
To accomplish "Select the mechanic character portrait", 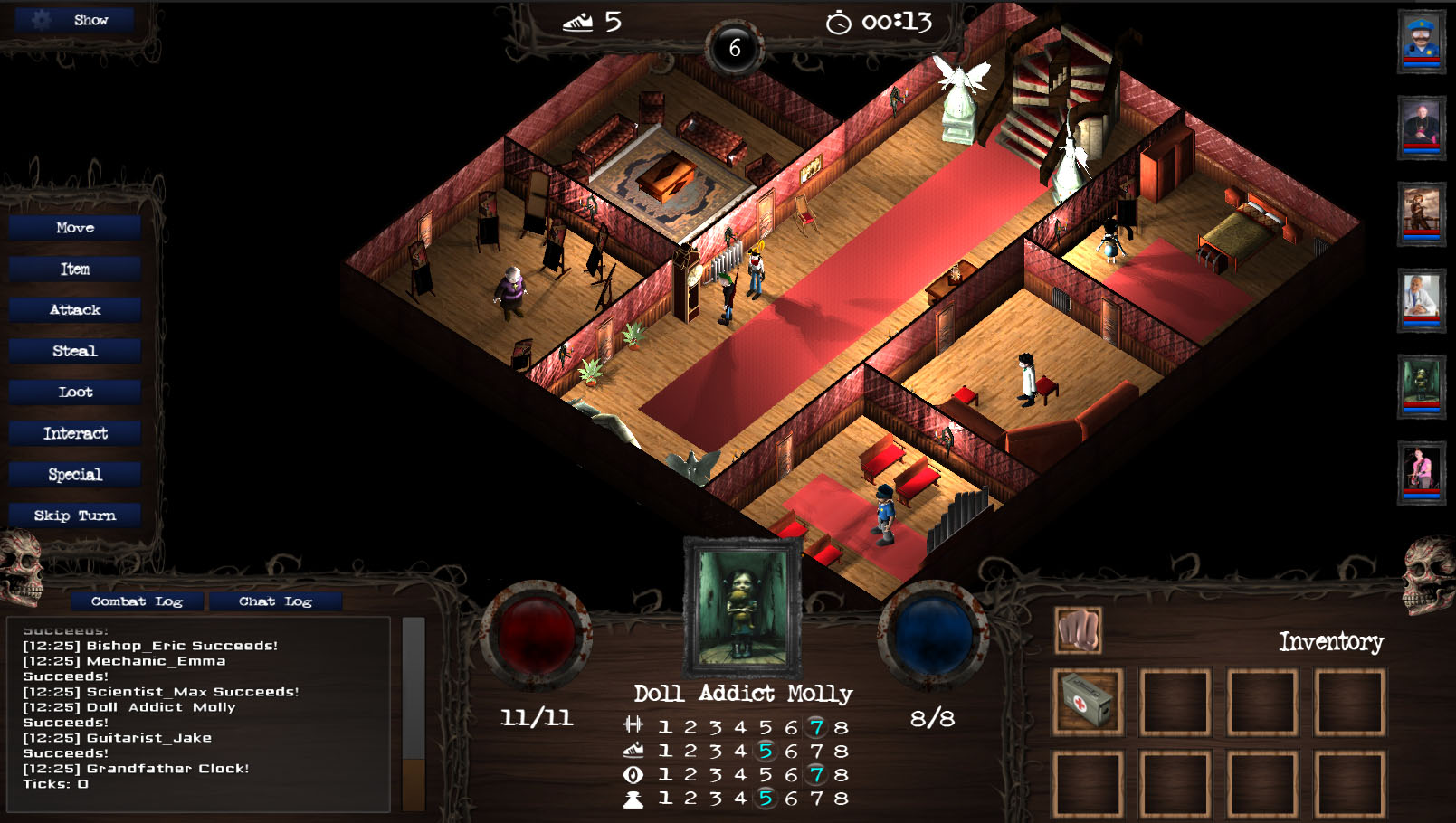I will tap(1422, 214).
